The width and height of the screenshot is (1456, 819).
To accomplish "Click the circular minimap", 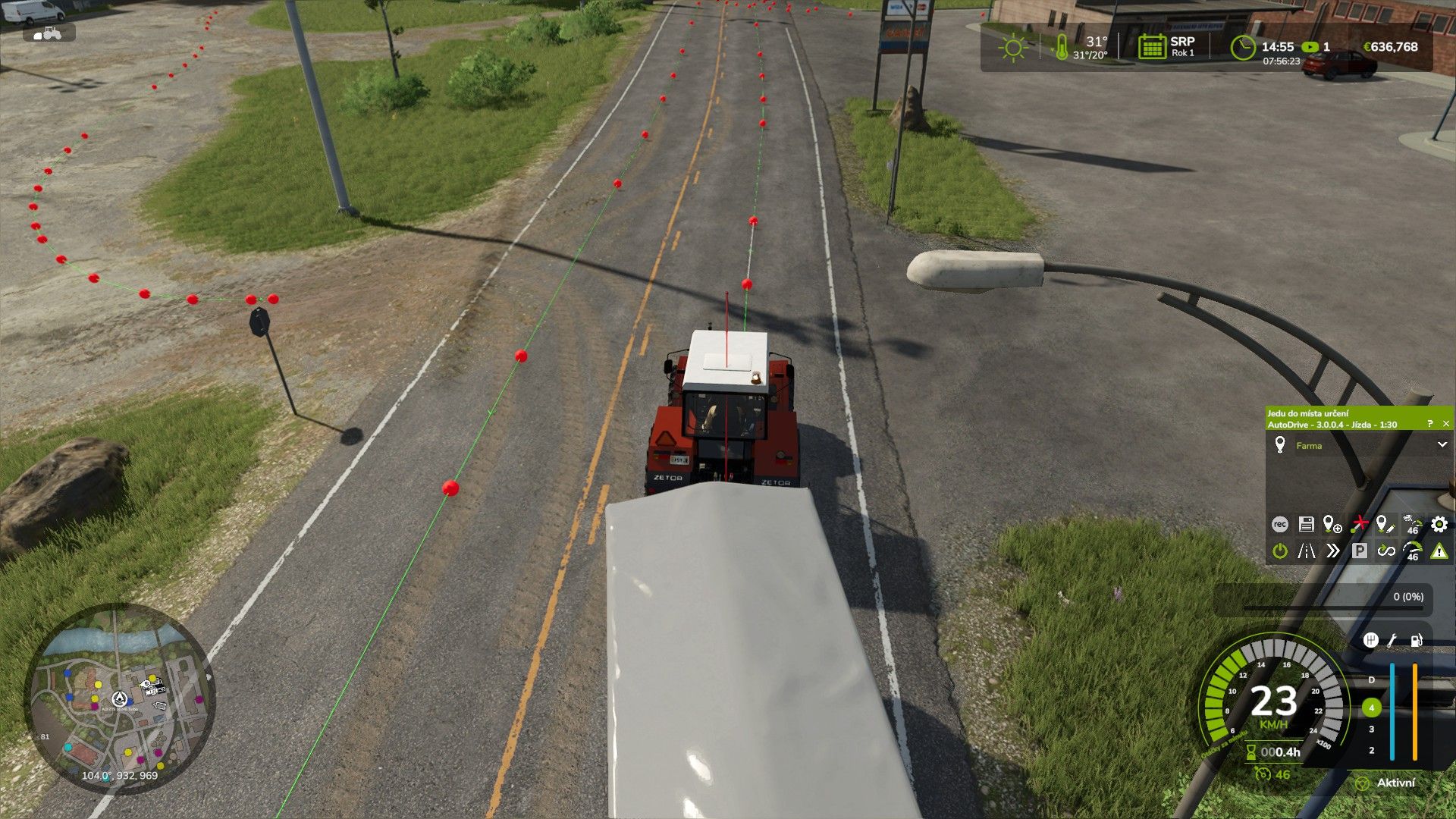I will (120, 698).
